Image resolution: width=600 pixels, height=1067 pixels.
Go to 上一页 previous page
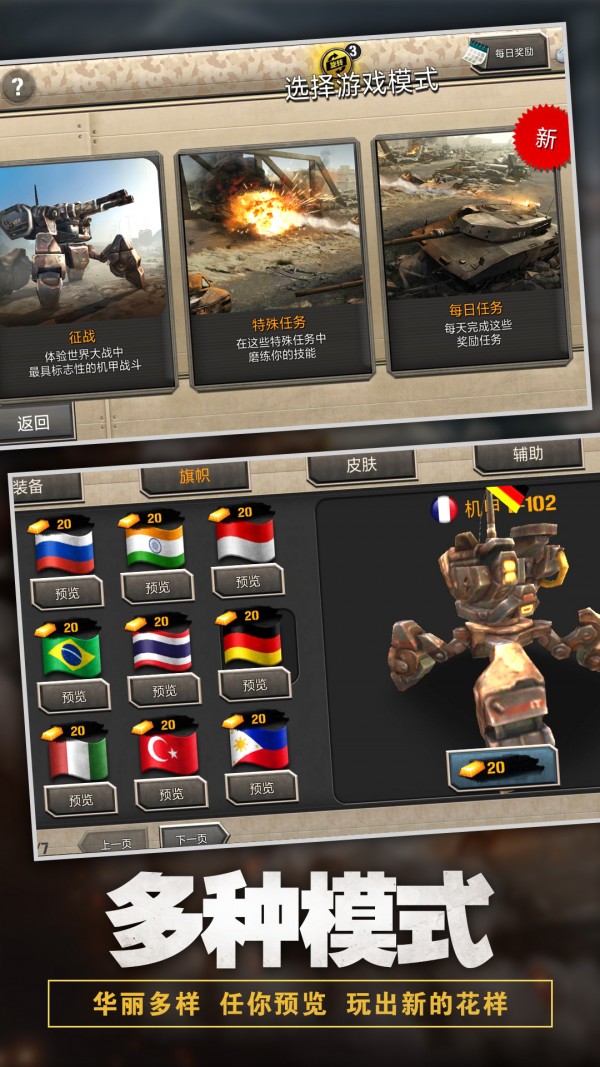click(118, 843)
